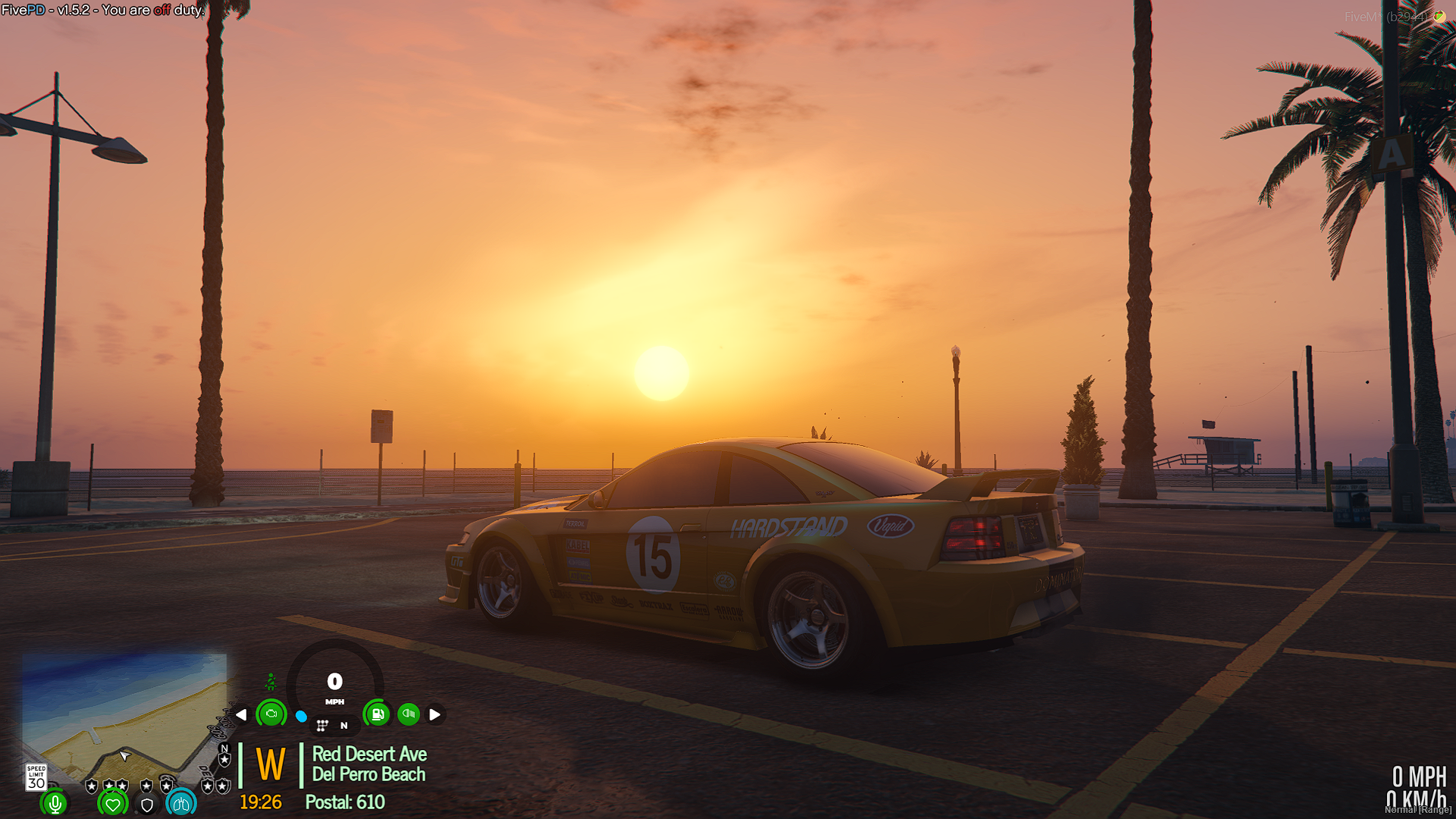Toggle the green microphone voice icon
The width and height of the screenshot is (1456, 819).
[x=55, y=803]
